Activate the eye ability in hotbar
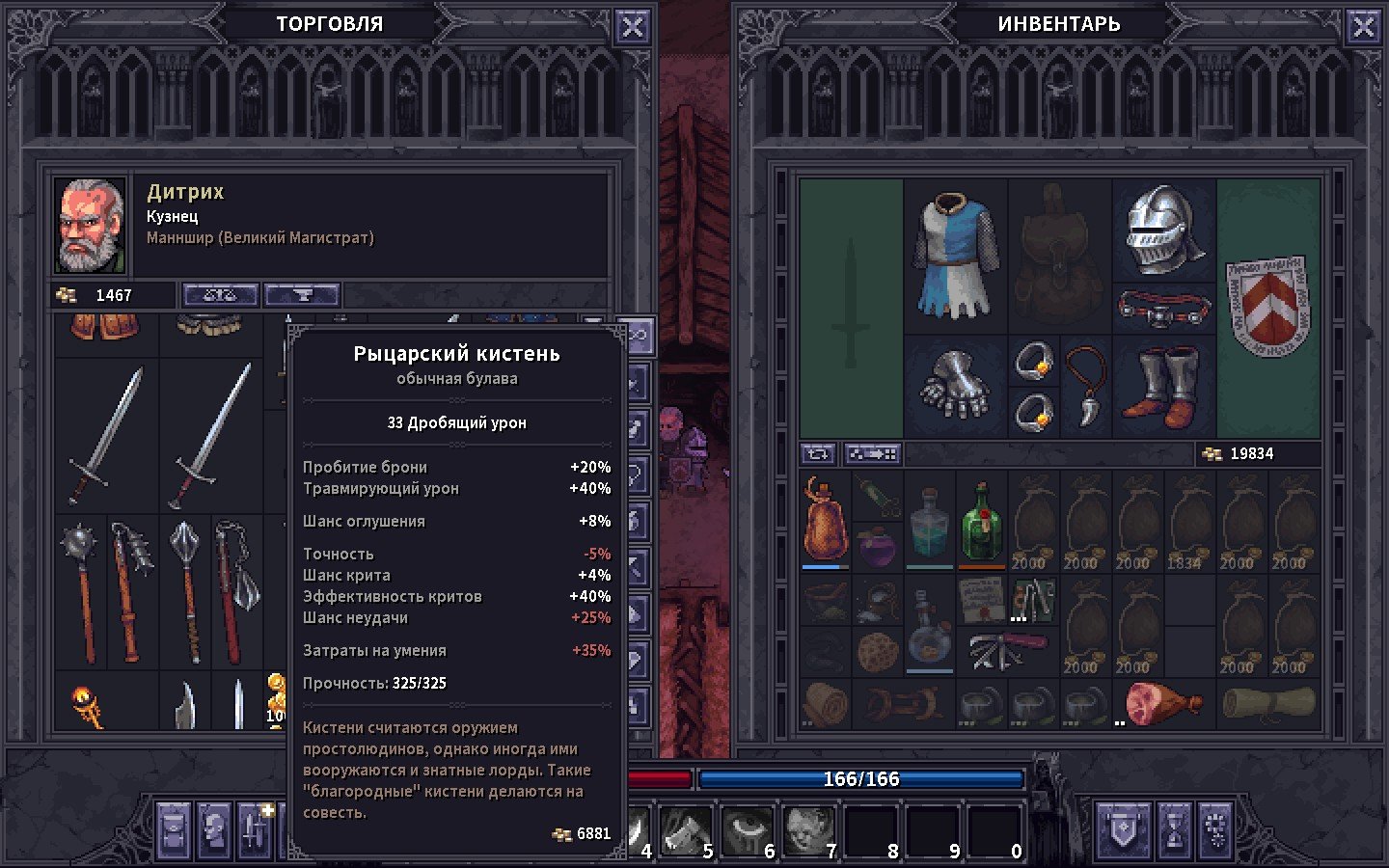Viewport: 1389px width, 868px height. (x=747, y=829)
